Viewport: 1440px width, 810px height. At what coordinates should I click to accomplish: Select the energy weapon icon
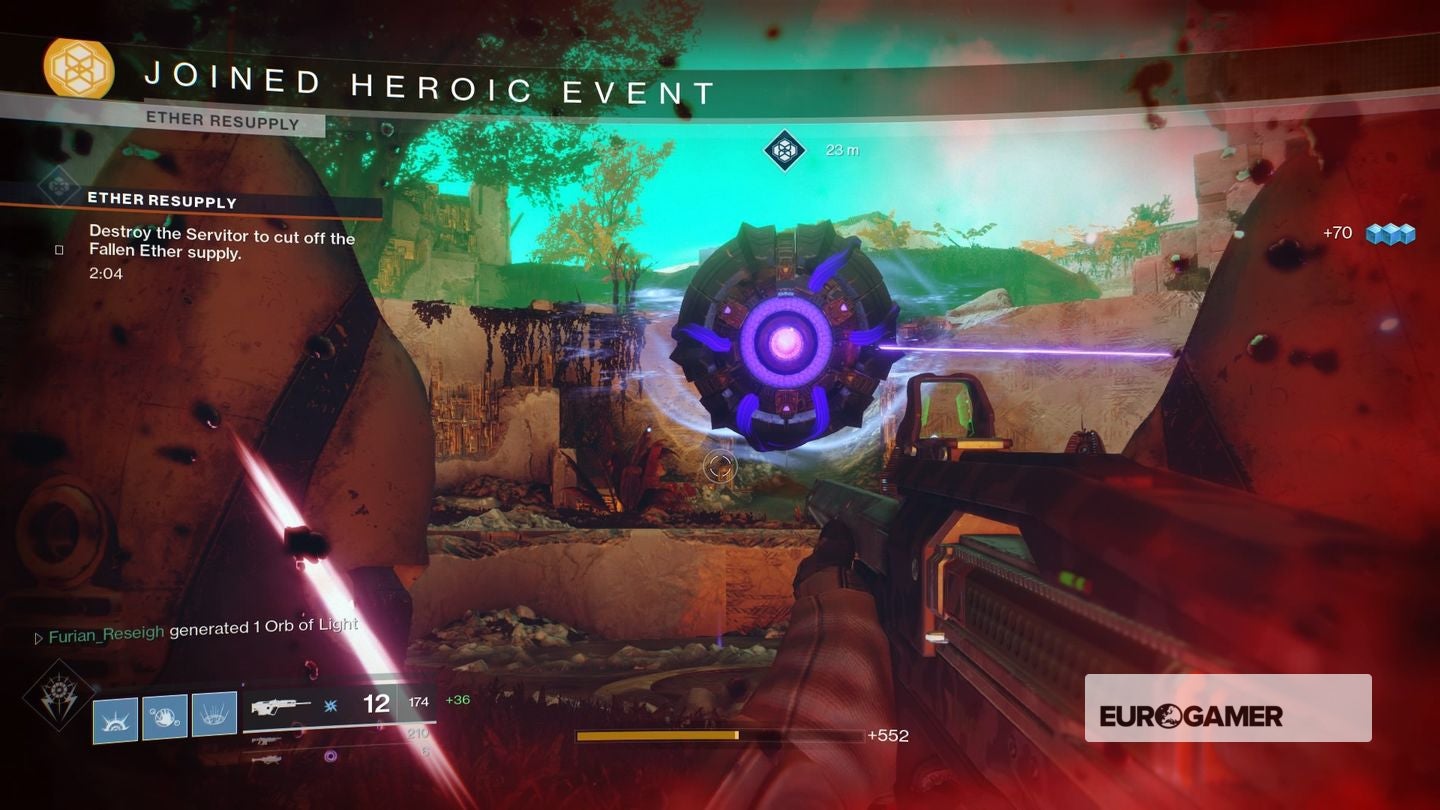tap(267, 742)
